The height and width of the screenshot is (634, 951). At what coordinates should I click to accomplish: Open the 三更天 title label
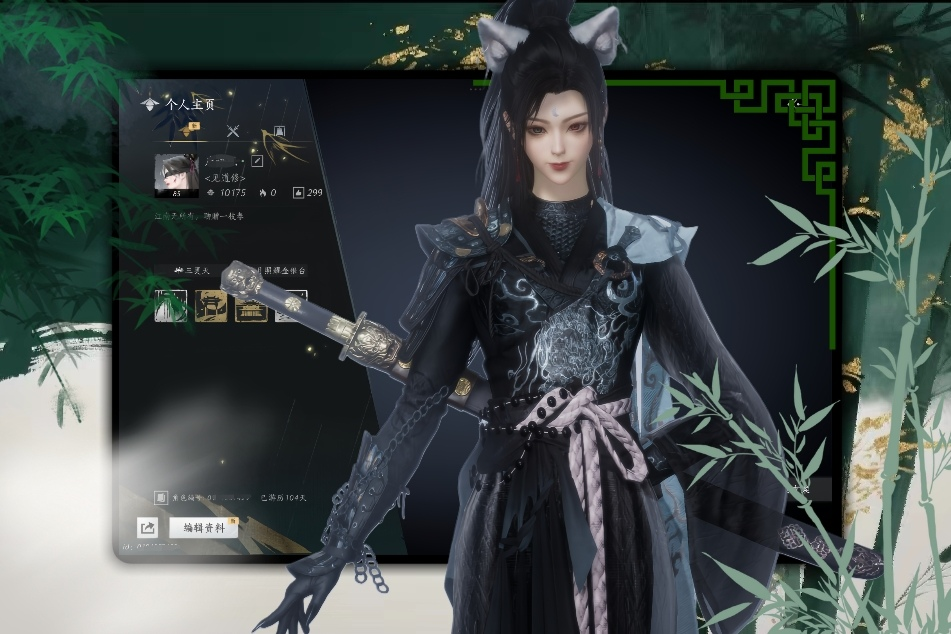click(x=191, y=270)
